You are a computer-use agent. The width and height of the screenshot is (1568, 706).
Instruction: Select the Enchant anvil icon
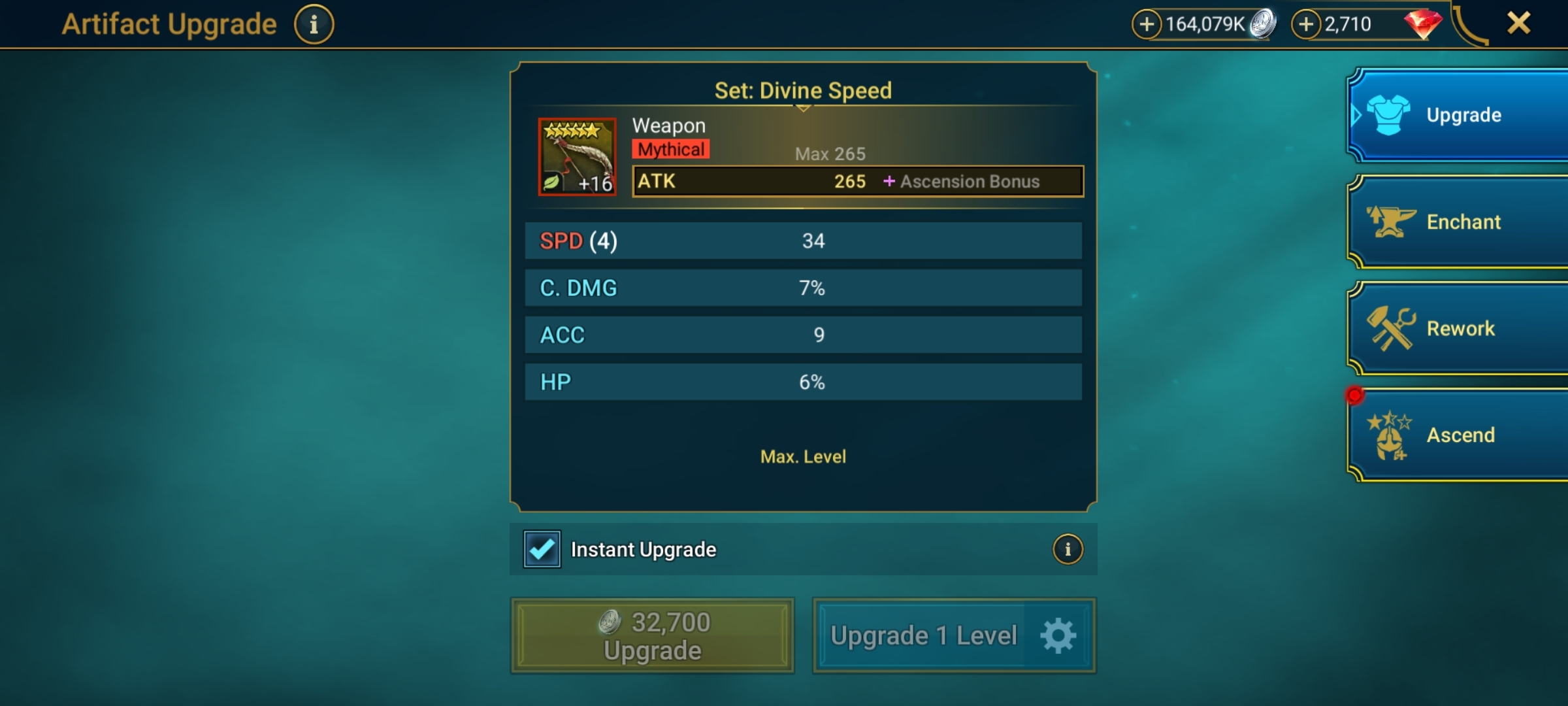1392,221
